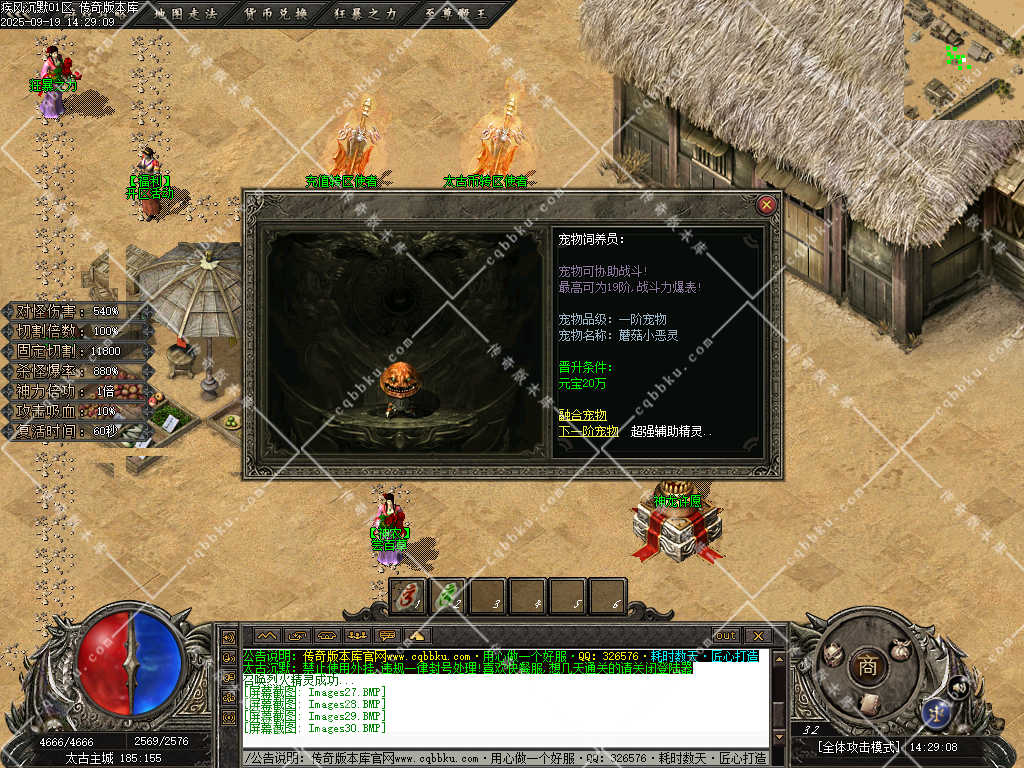Click the 'out' button above chat
The image size is (1024, 768).
[725, 635]
